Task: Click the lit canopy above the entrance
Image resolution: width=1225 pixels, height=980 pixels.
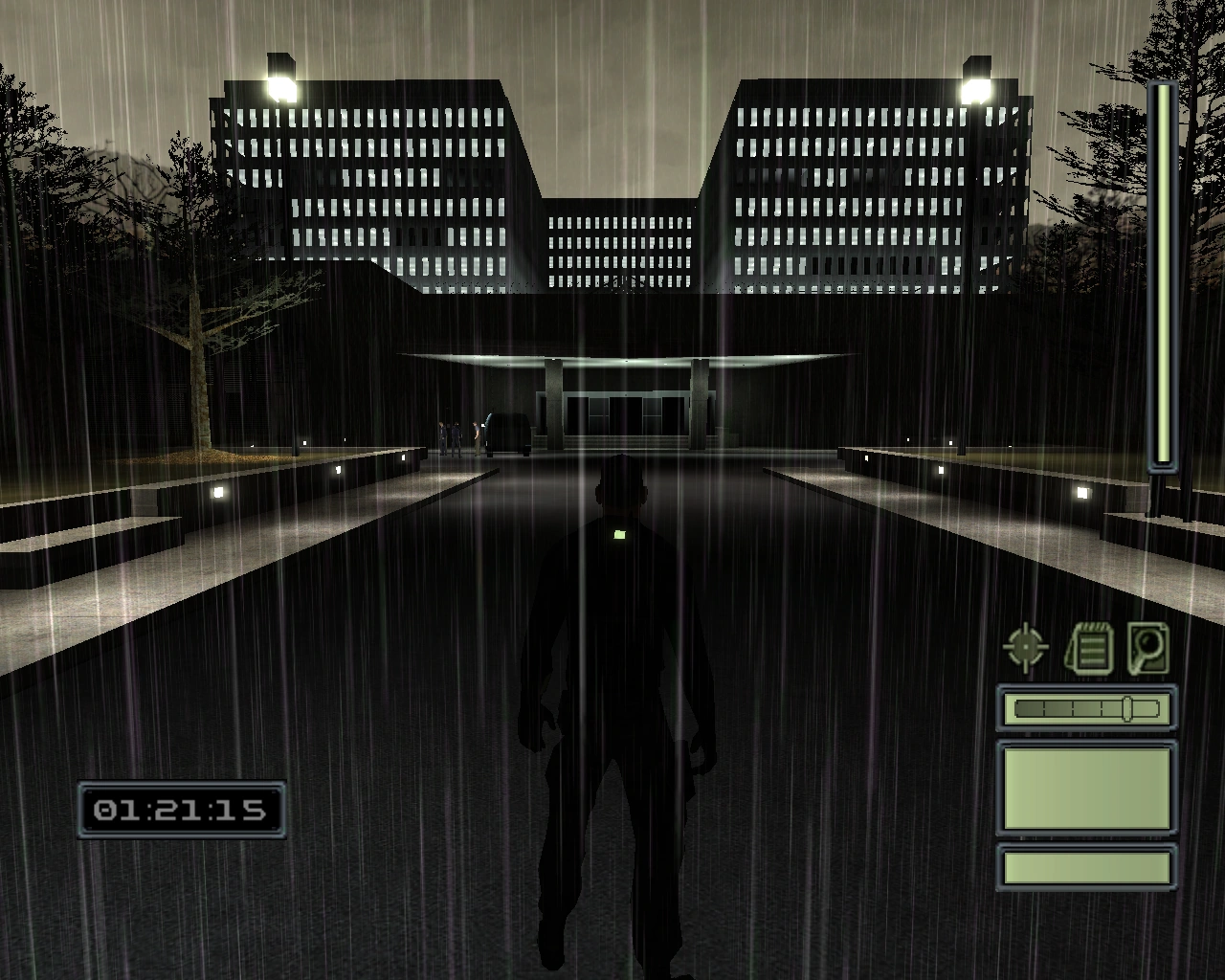Action: point(632,361)
